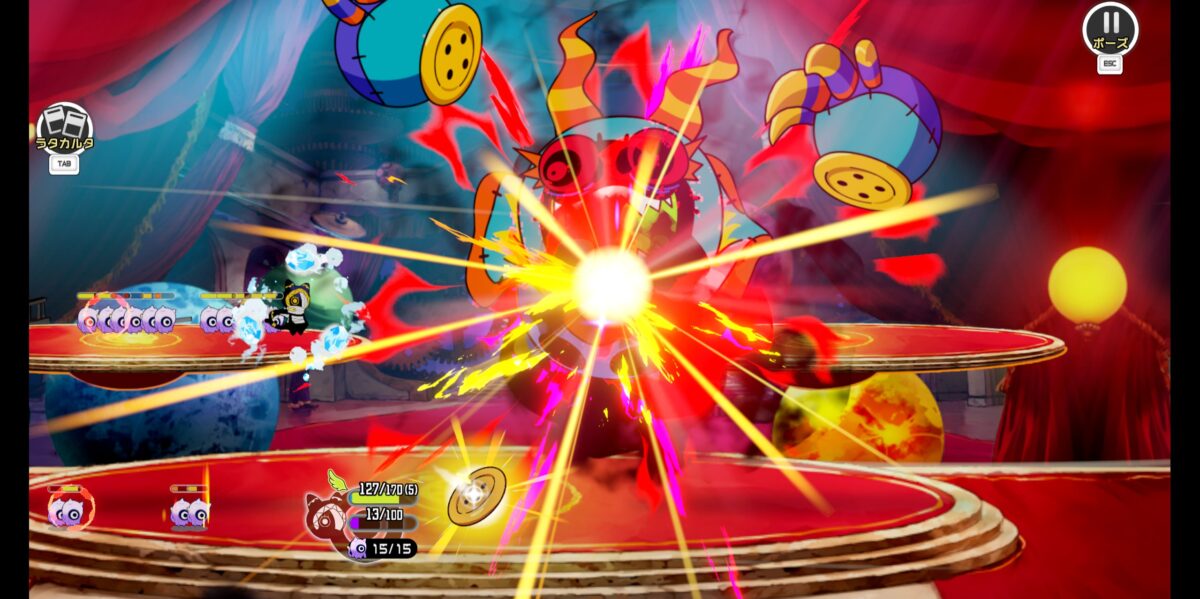Viewport: 1200px width, 599px height.
Task: Pause the game with the ポーズ button
Action: pos(1110,28)
